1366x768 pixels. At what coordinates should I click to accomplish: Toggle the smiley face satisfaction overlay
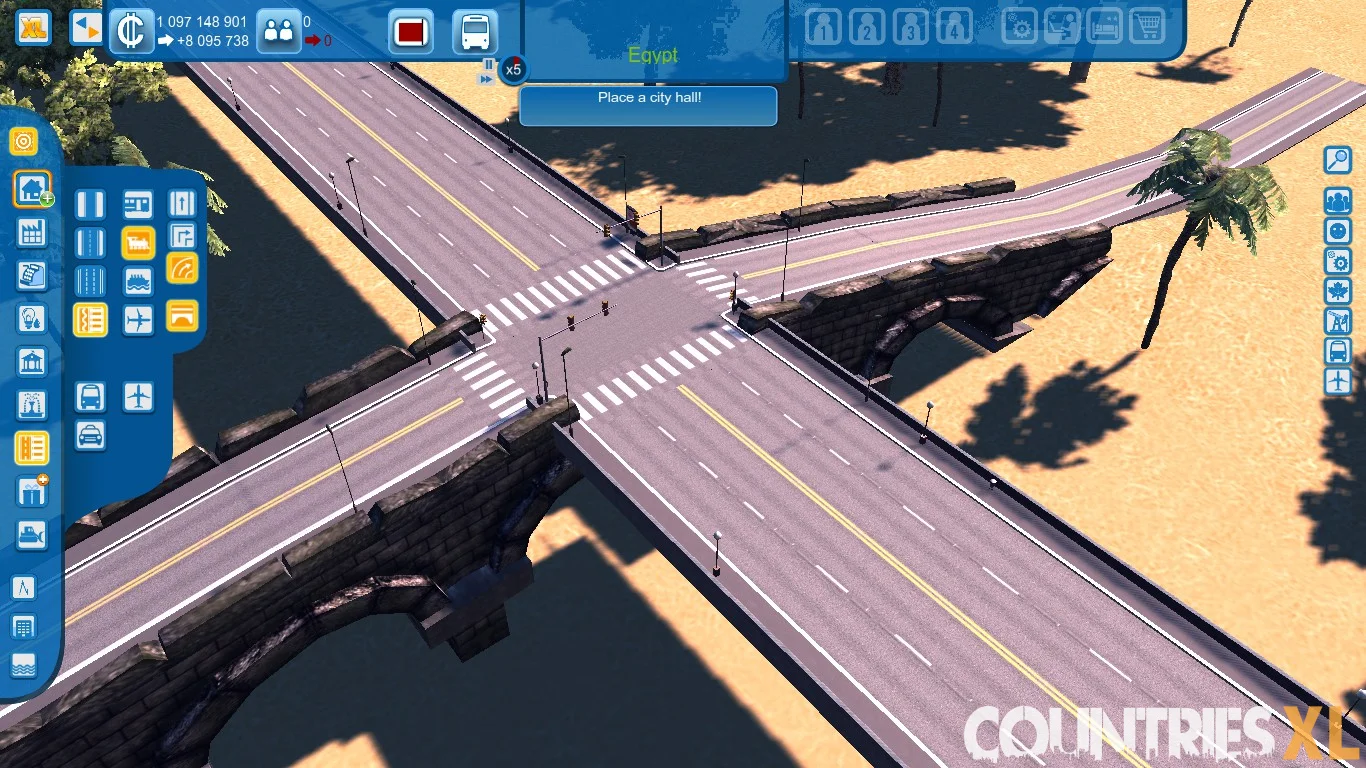tap(1337, 231)
